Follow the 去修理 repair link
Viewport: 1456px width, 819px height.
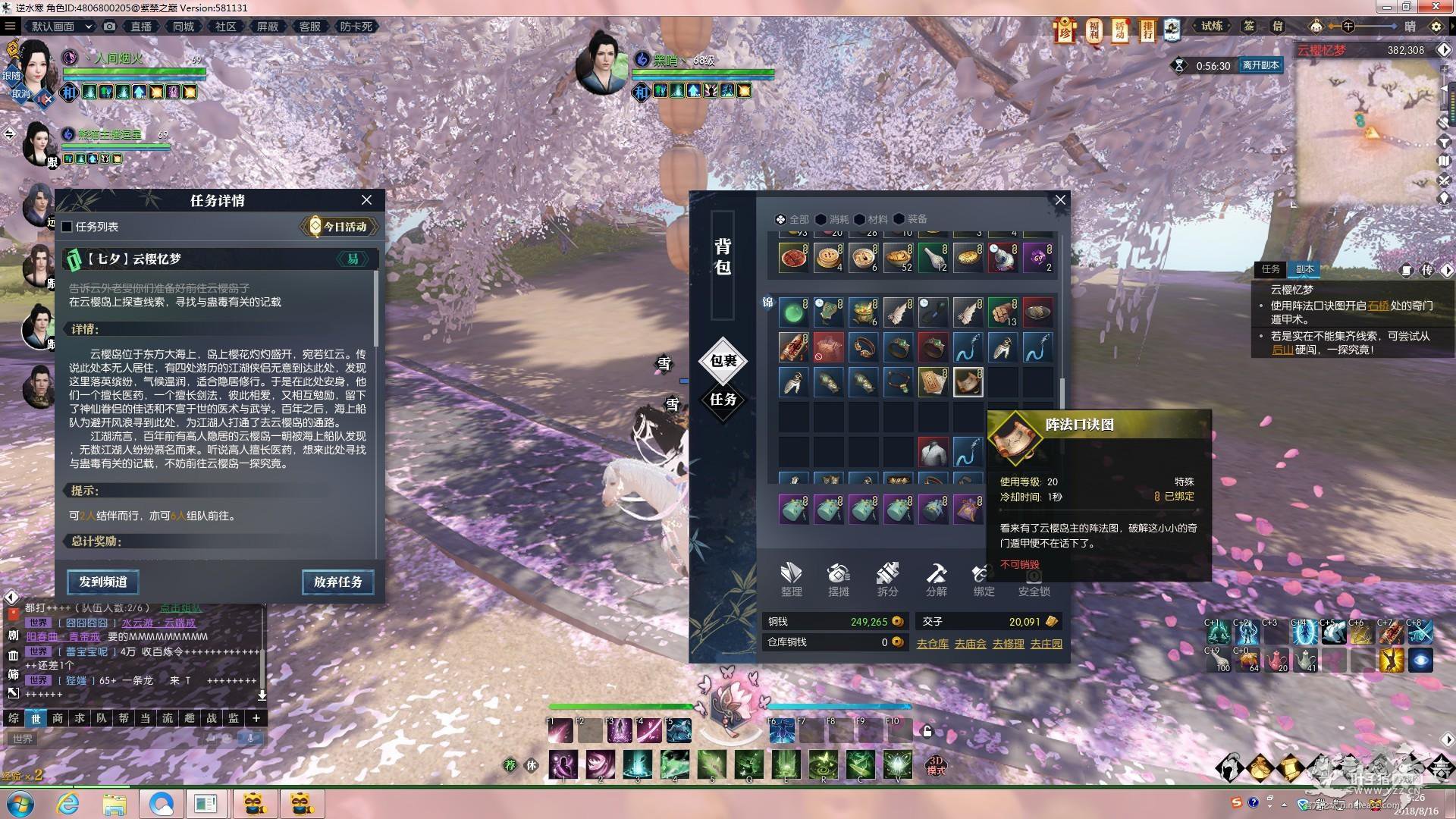click(x=1008, y=644)
